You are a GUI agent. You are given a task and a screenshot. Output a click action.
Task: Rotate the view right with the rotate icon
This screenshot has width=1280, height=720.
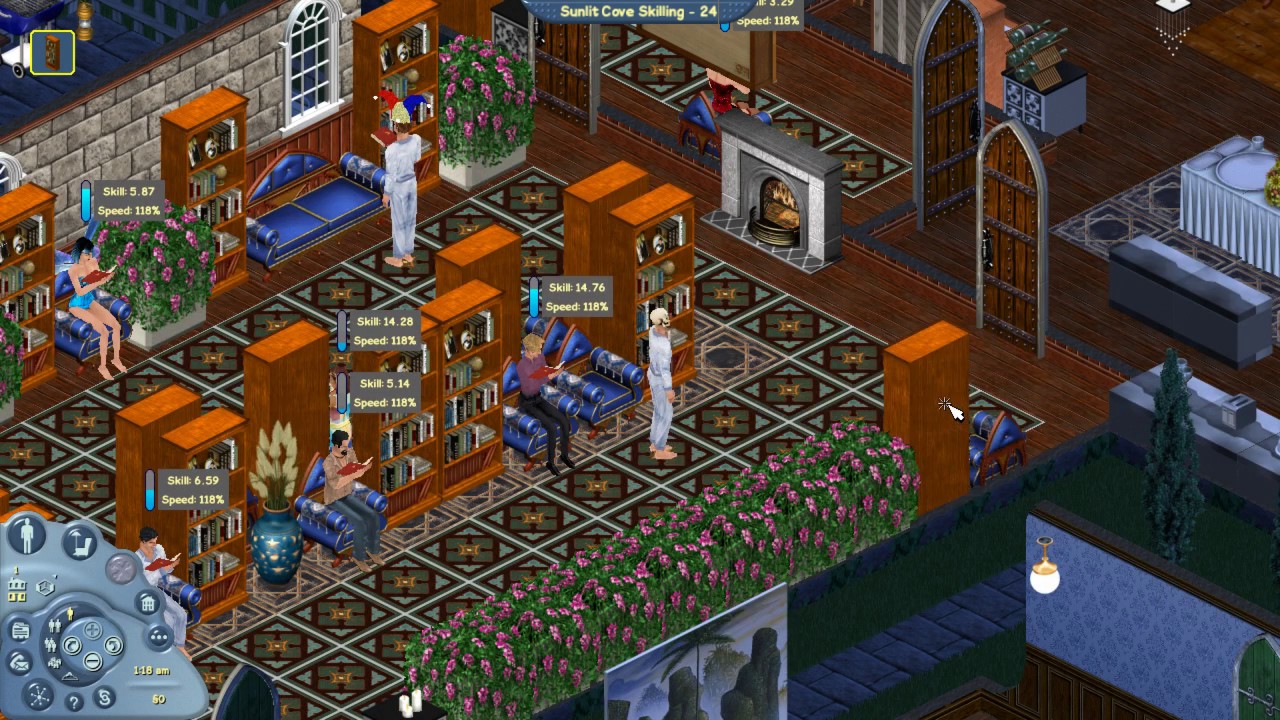[112, 646]
